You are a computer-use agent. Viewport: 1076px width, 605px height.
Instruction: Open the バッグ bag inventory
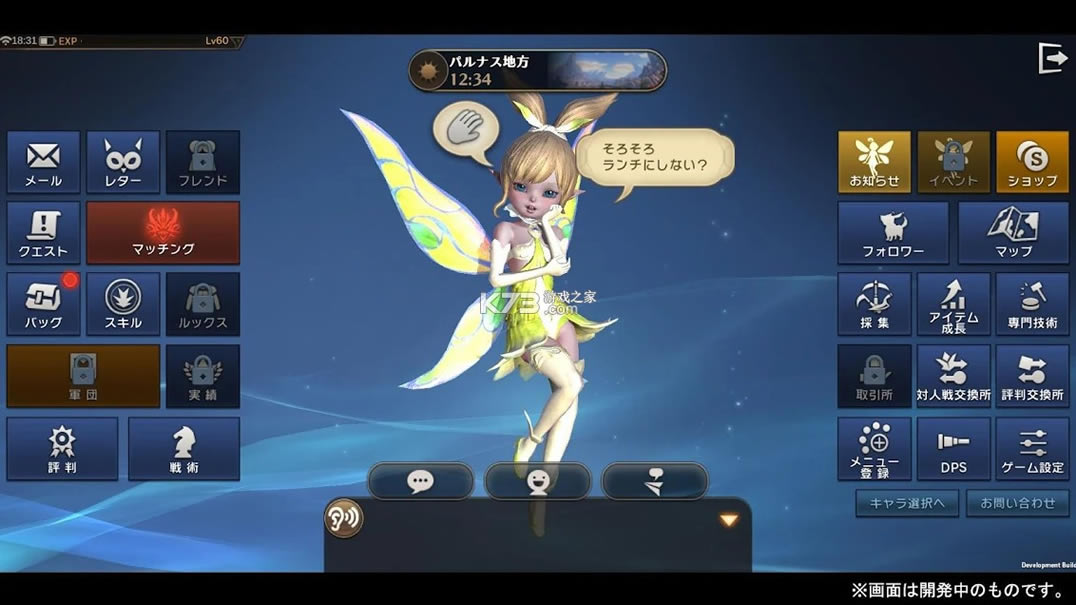point(43,304)
